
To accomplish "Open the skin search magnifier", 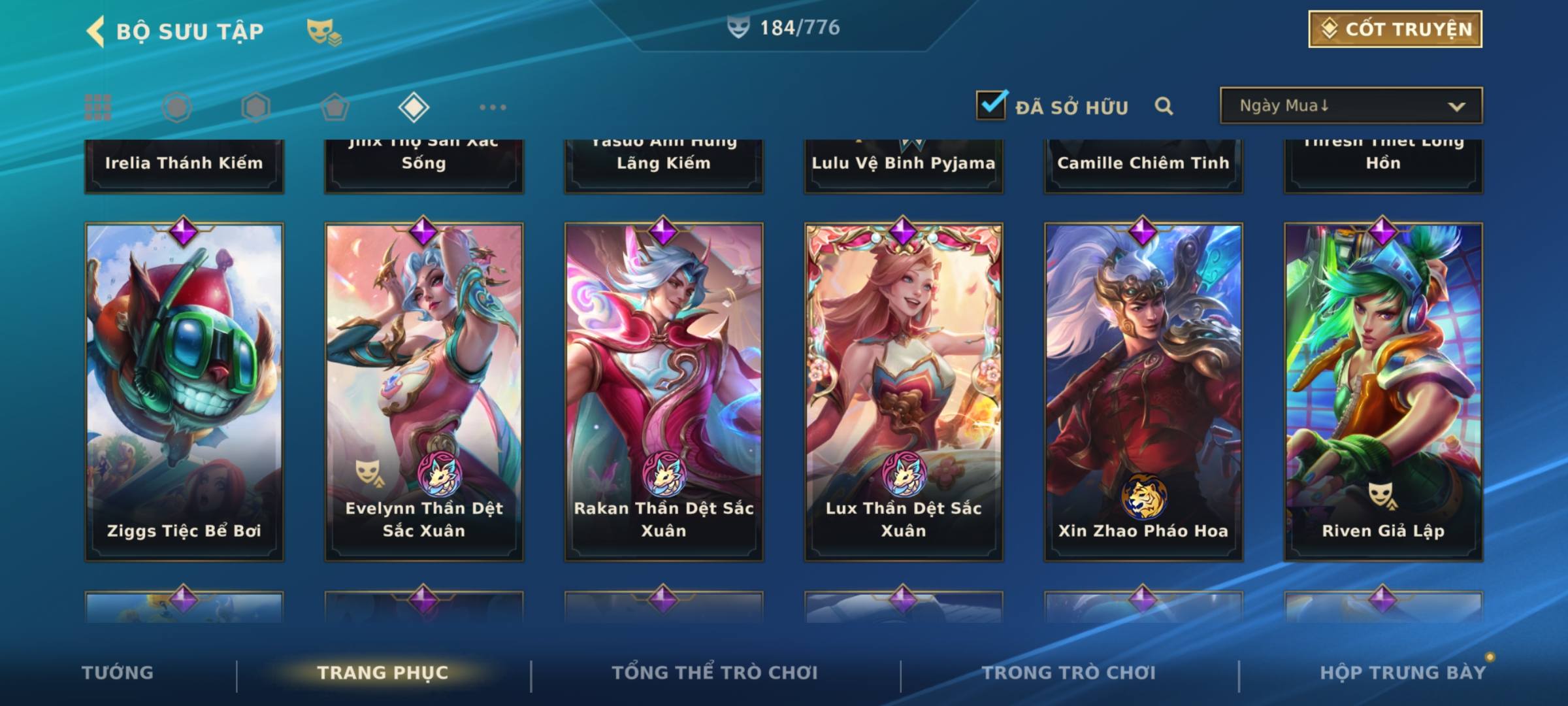I will point(1164,106).
